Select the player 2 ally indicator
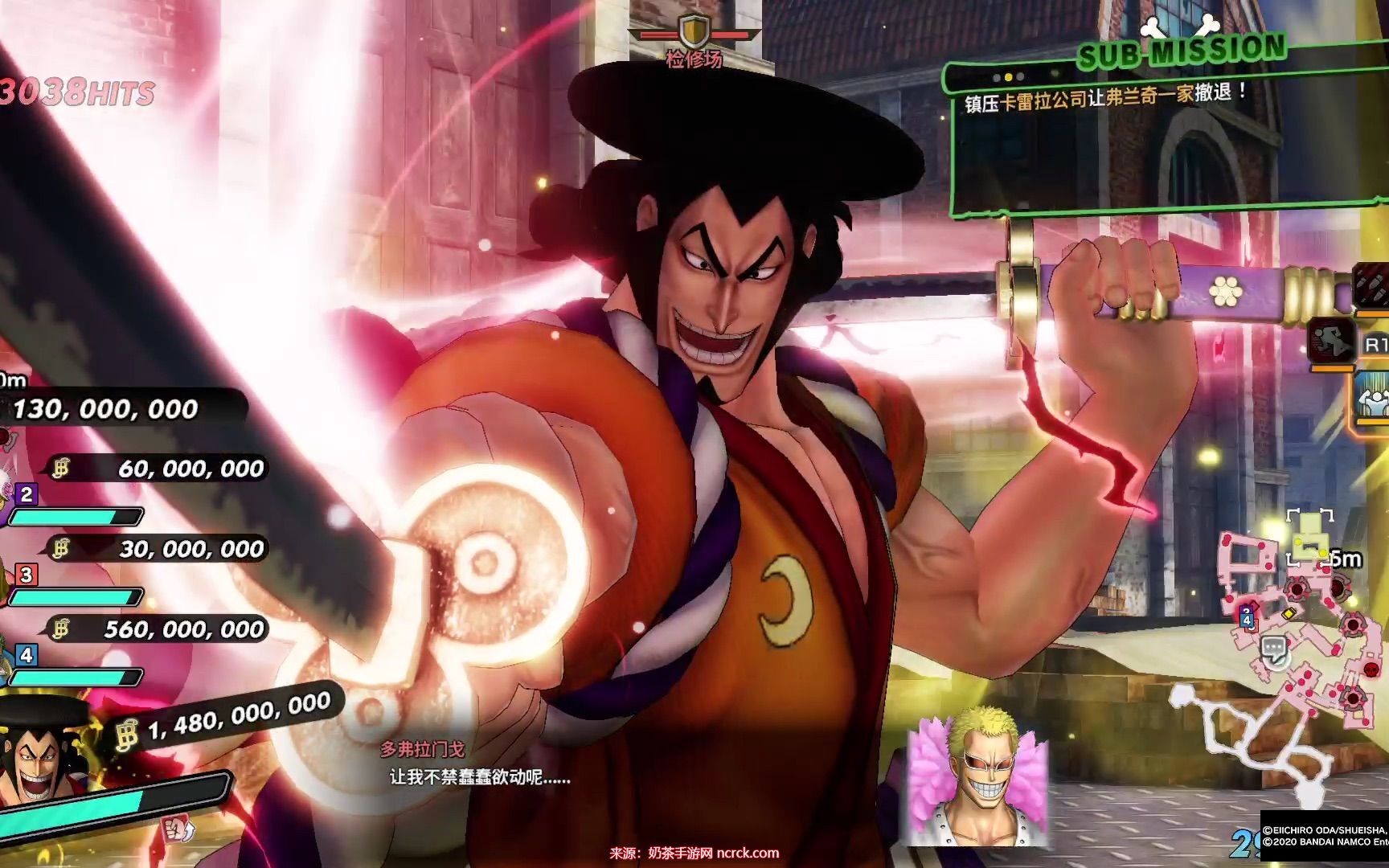Screen dimensions: 1389x868 click(27, 493)
